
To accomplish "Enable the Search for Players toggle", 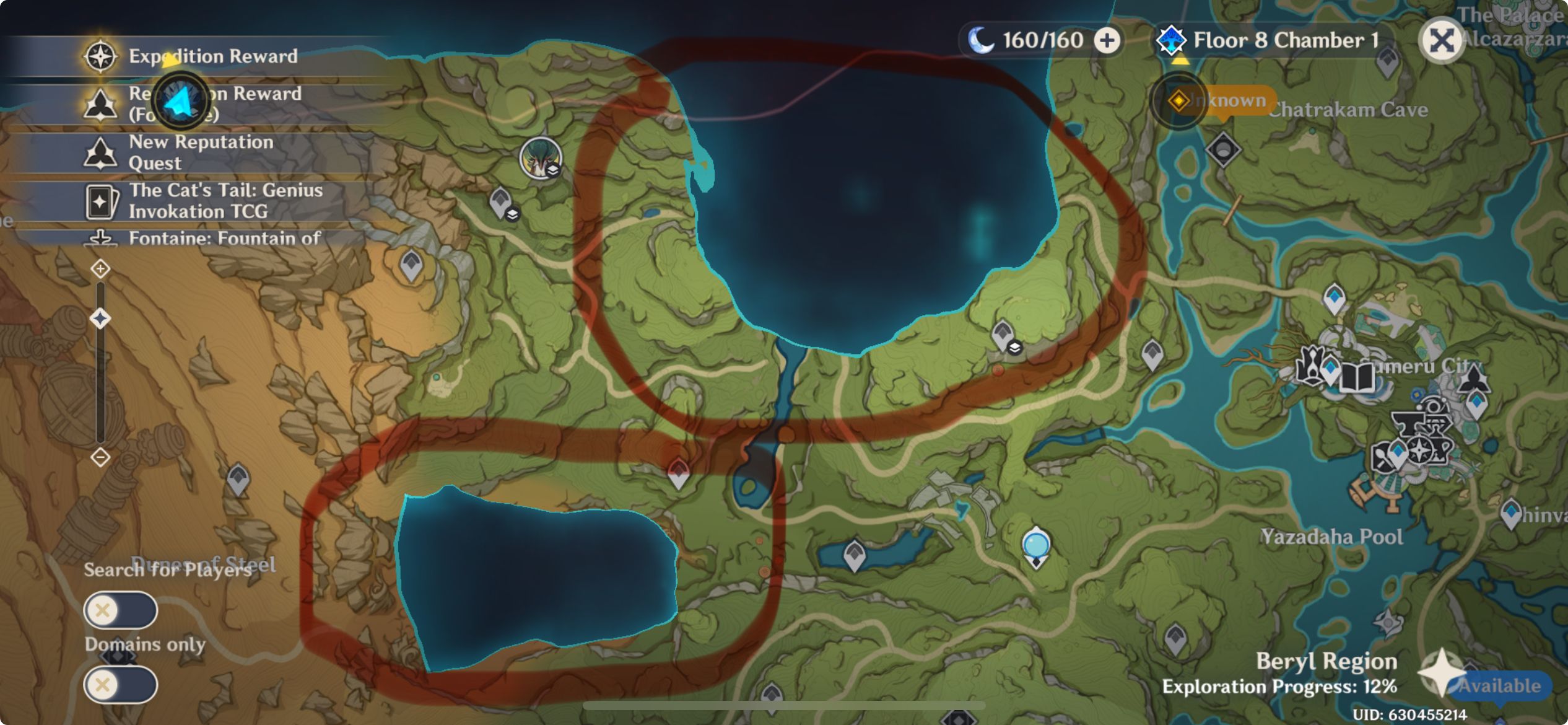I will pyautogui.click(x=121, y=610).
